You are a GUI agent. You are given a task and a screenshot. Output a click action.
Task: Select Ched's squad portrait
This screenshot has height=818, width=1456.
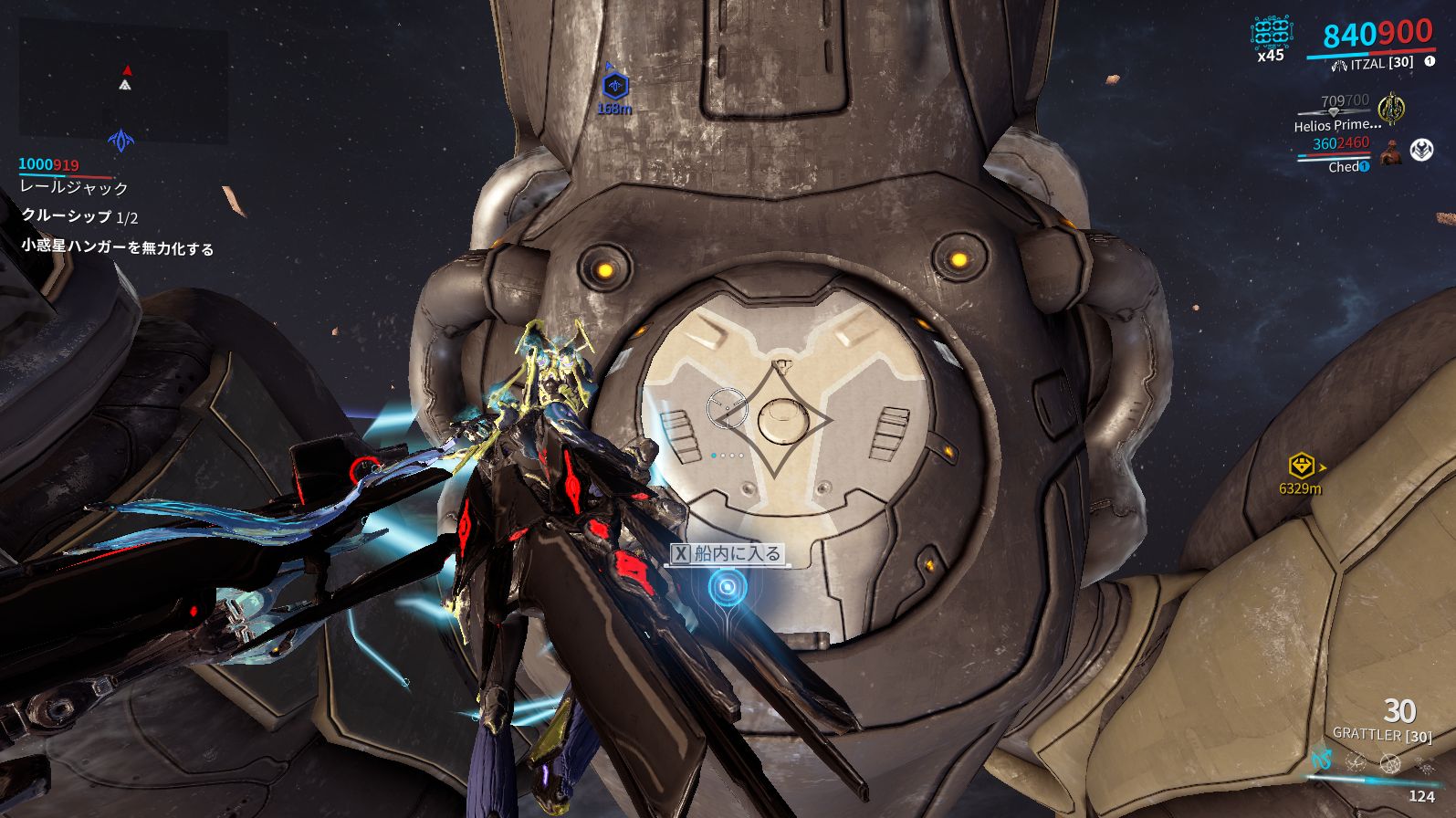click(1391, 152)
